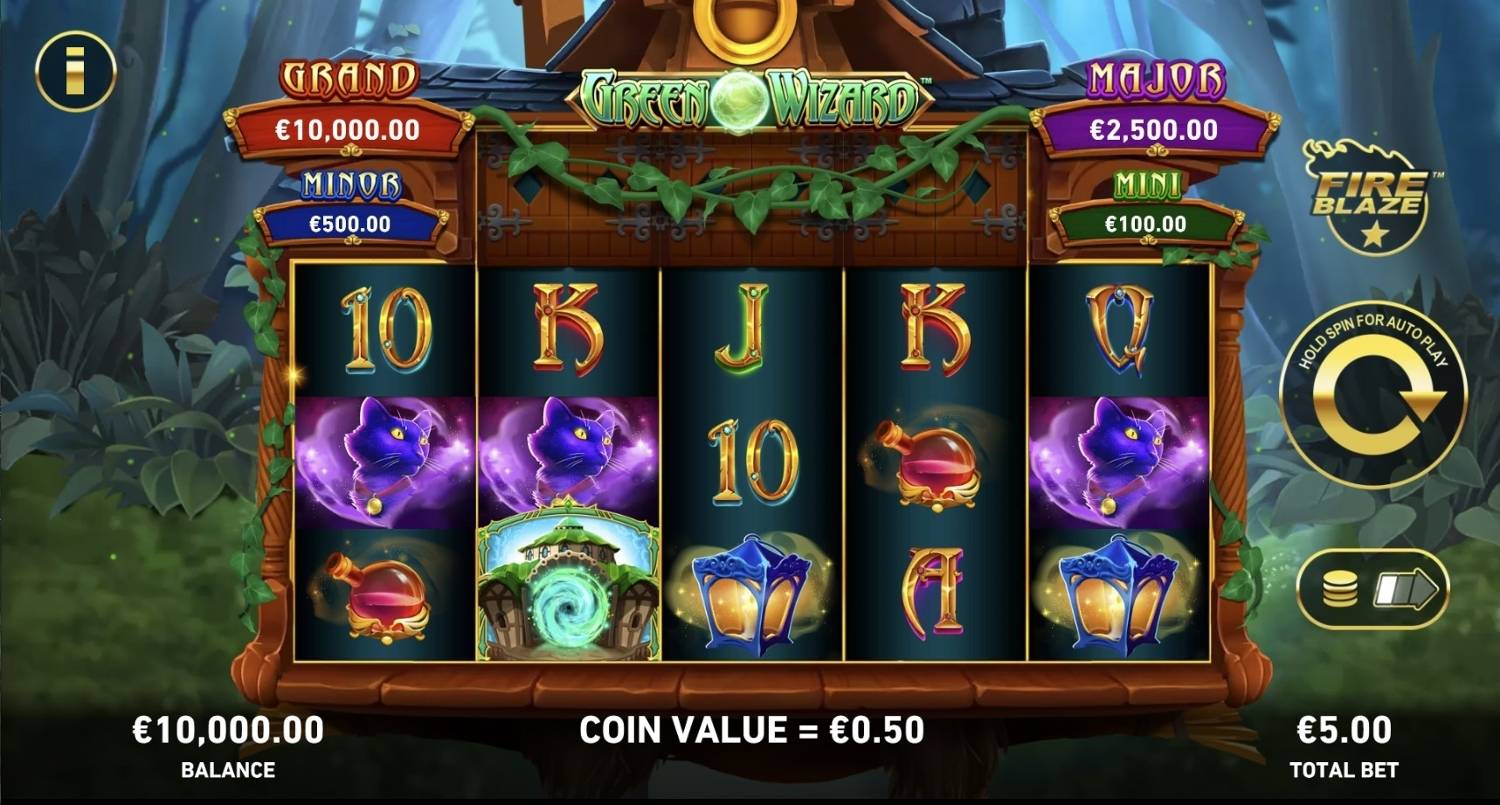The height and width of the screenshot is (805, 1500).
Task: Open the coin bet settings button
Action: [x=1372, y=589]
